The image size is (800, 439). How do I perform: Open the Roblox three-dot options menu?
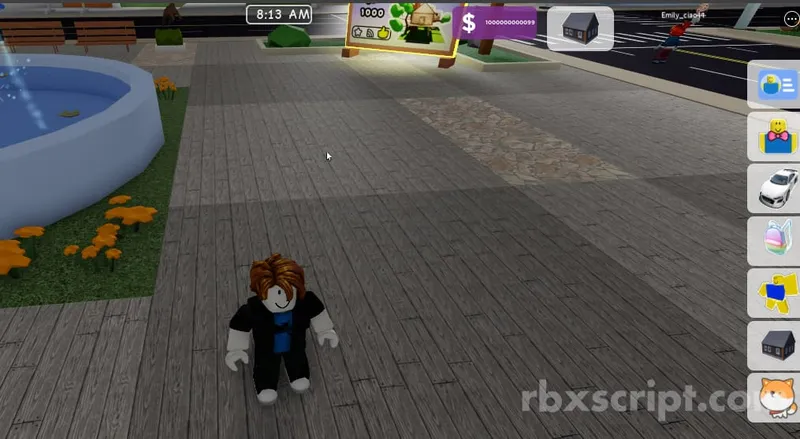[792, 18]
